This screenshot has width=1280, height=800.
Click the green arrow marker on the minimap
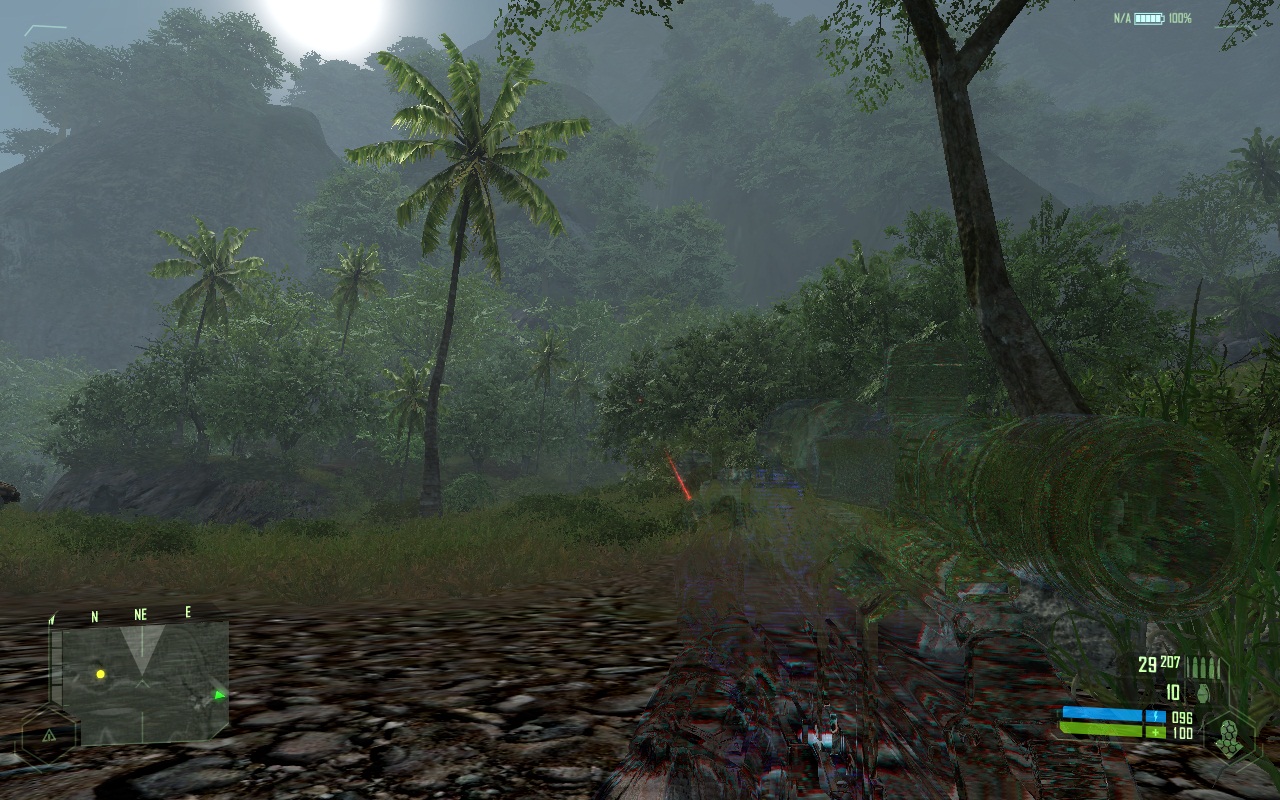[219, 694]
